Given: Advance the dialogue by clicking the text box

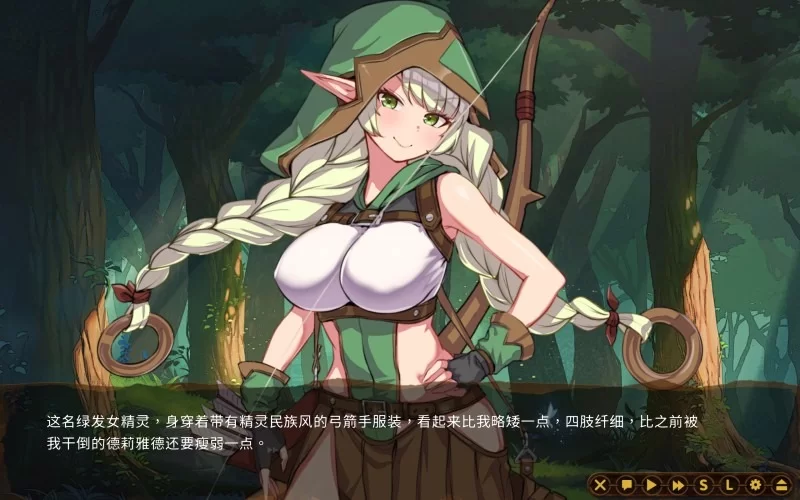Looking at the screenshot, I should coord(400,431).
